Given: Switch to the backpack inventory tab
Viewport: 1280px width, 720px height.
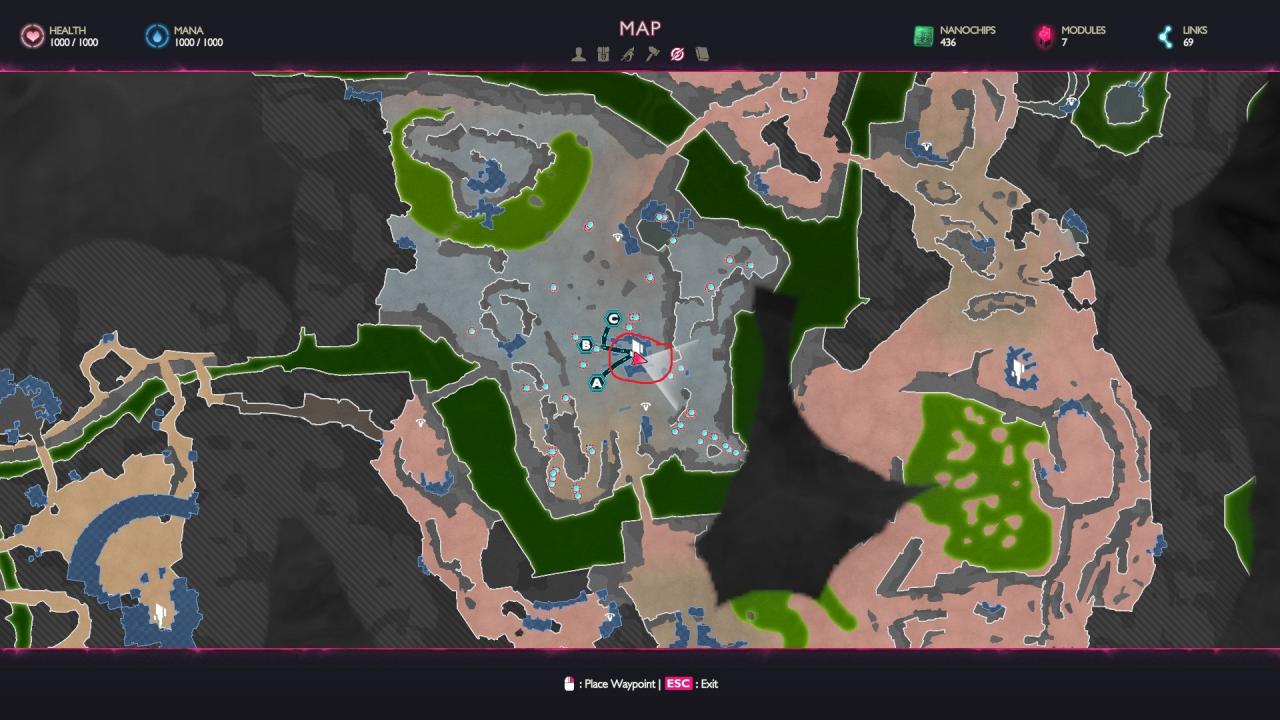Looking at the screenshot, I should click(603, 54).
